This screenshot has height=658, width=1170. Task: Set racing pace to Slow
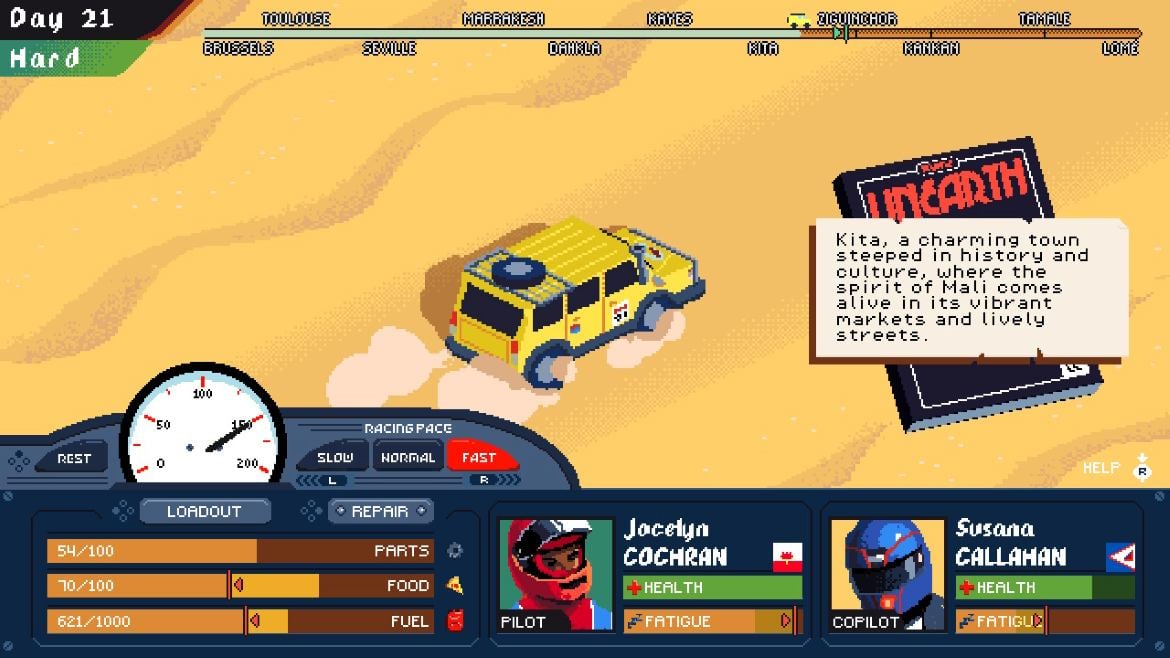pos(335,457)
